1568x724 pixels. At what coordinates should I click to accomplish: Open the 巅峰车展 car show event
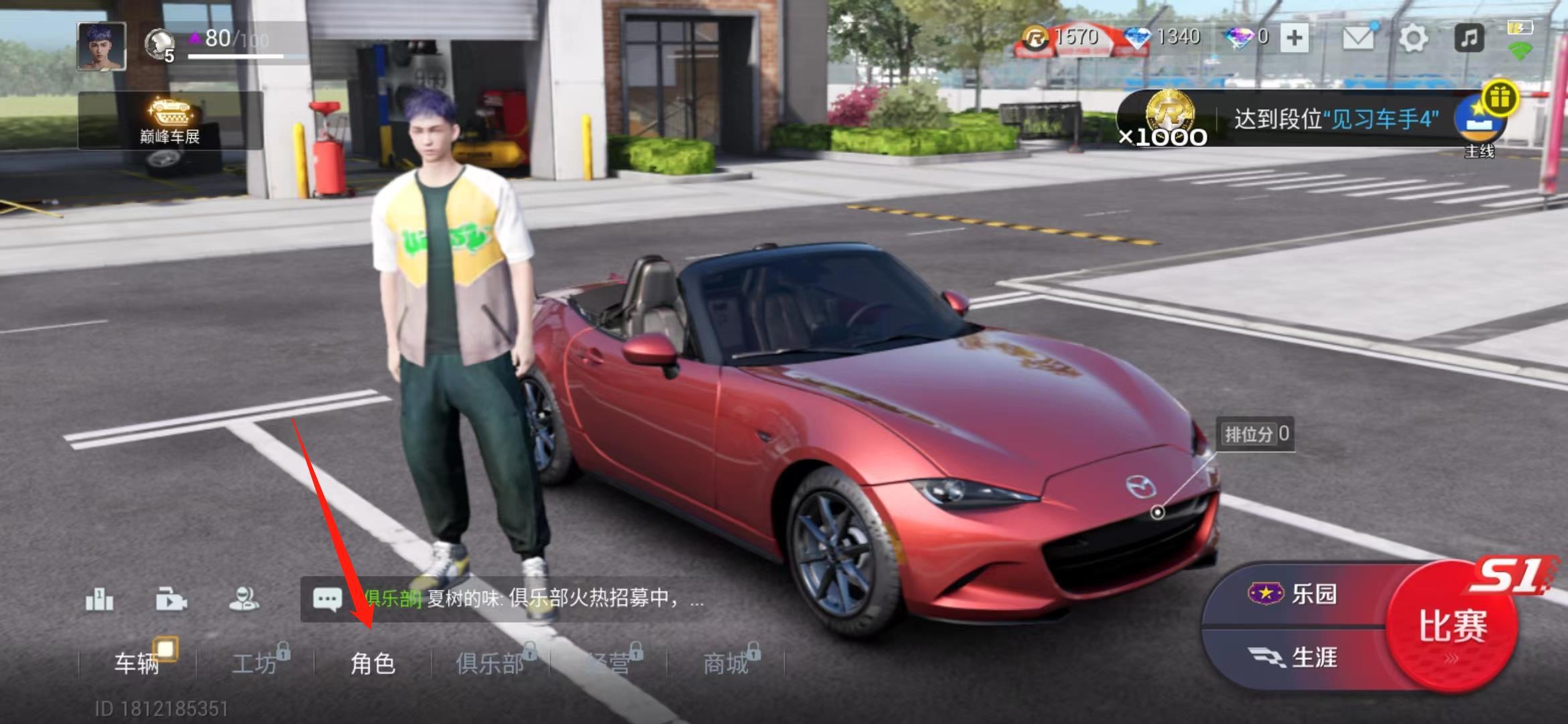[170, 121]
